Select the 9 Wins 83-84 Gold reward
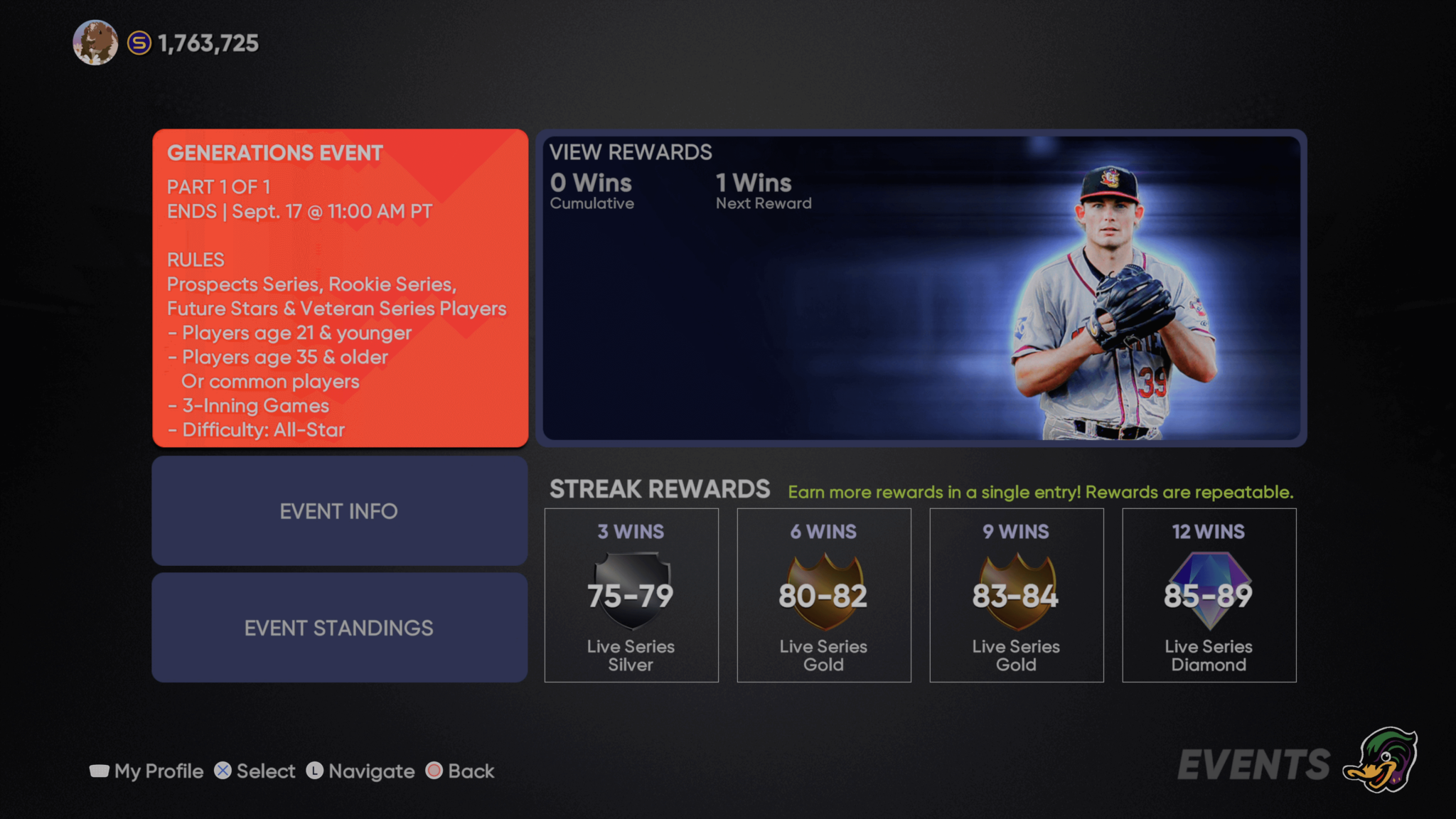Viewport: 1456px width, 819px height. (x=1016, y=595)
